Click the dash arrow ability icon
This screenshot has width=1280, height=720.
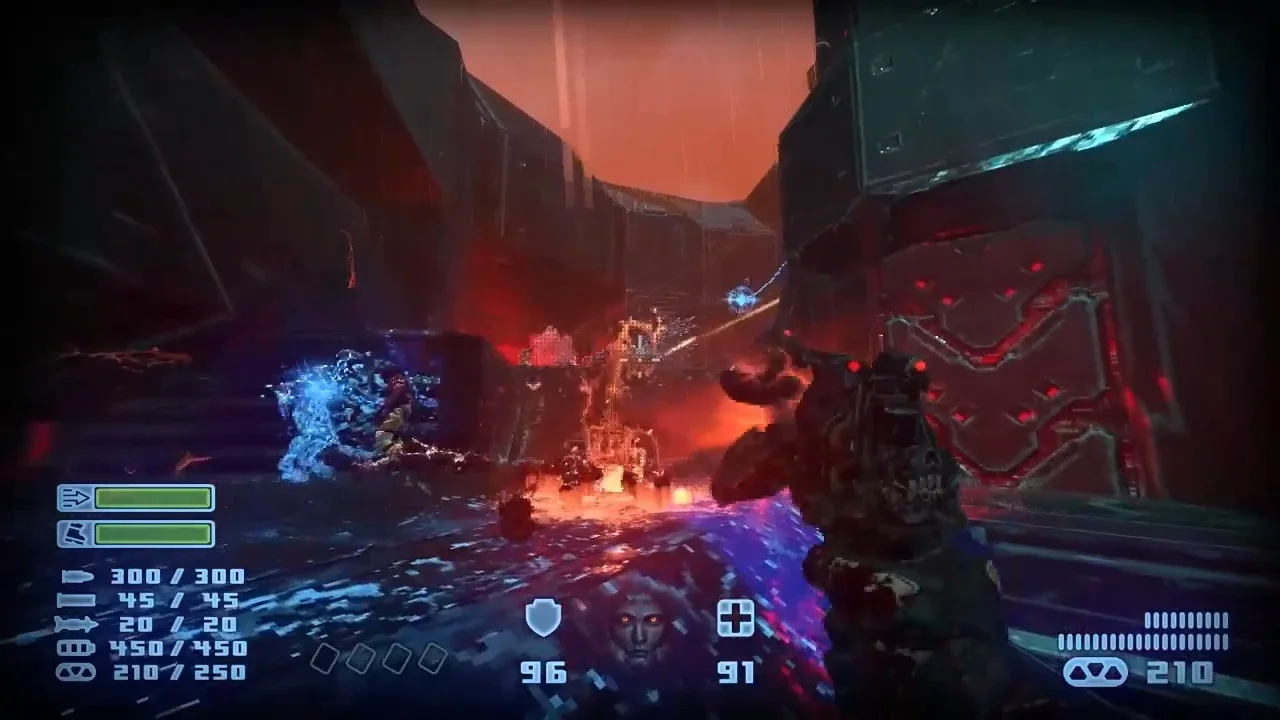point(74,498)
